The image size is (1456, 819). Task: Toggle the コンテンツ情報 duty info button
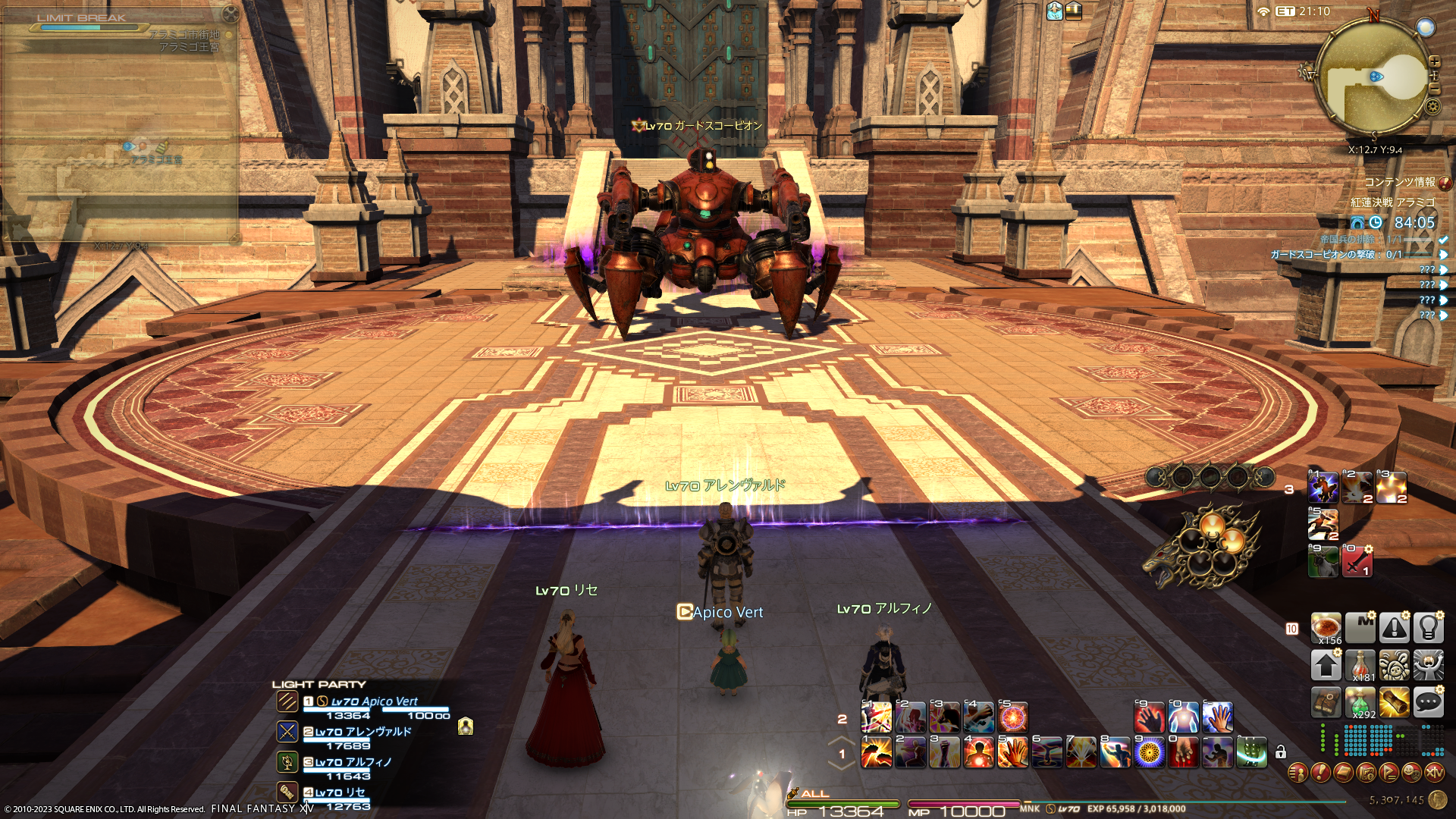coord(1445,183)
